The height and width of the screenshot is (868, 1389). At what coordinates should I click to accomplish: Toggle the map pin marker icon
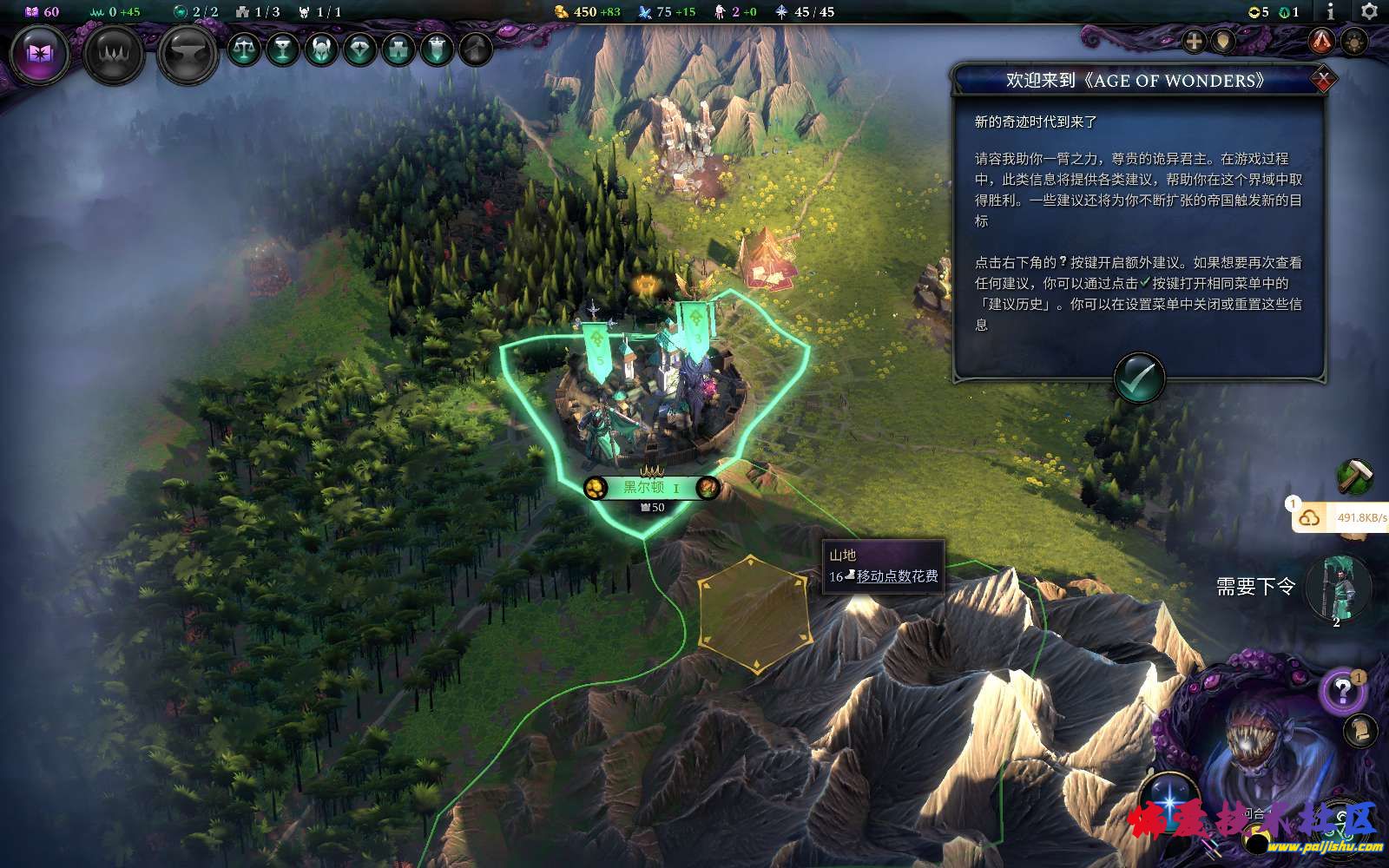pyautogui.click(x=1223, y=41)
